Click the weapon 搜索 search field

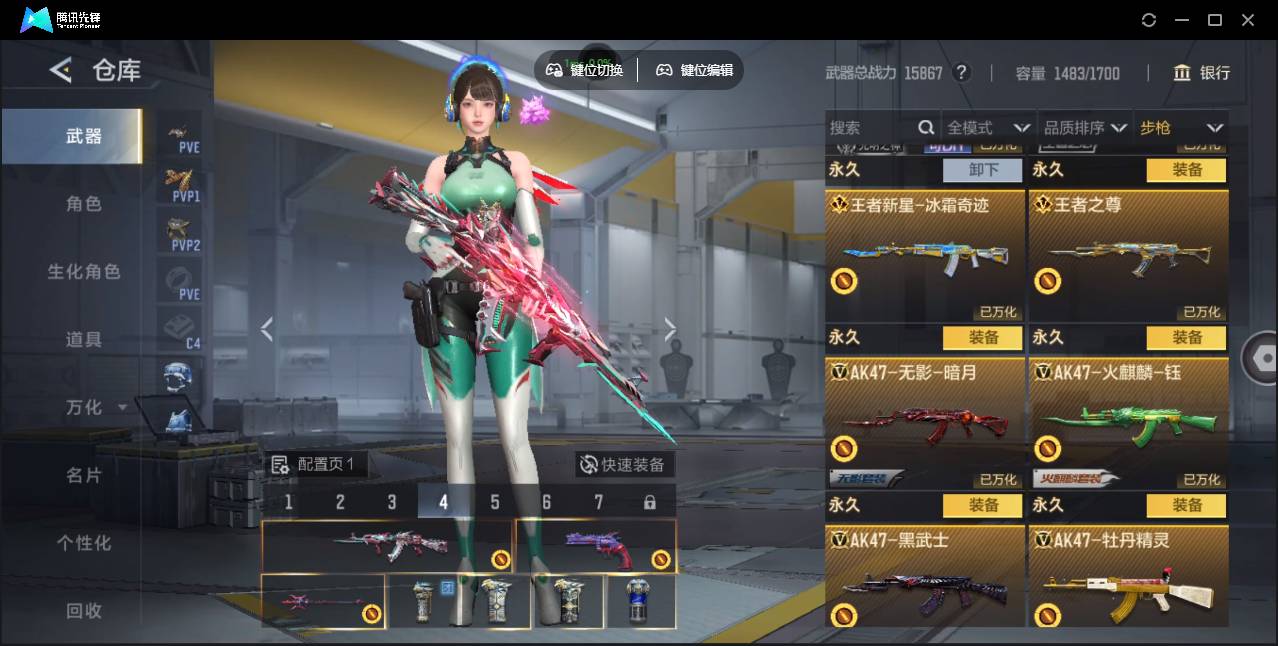[x=870, y=128]
